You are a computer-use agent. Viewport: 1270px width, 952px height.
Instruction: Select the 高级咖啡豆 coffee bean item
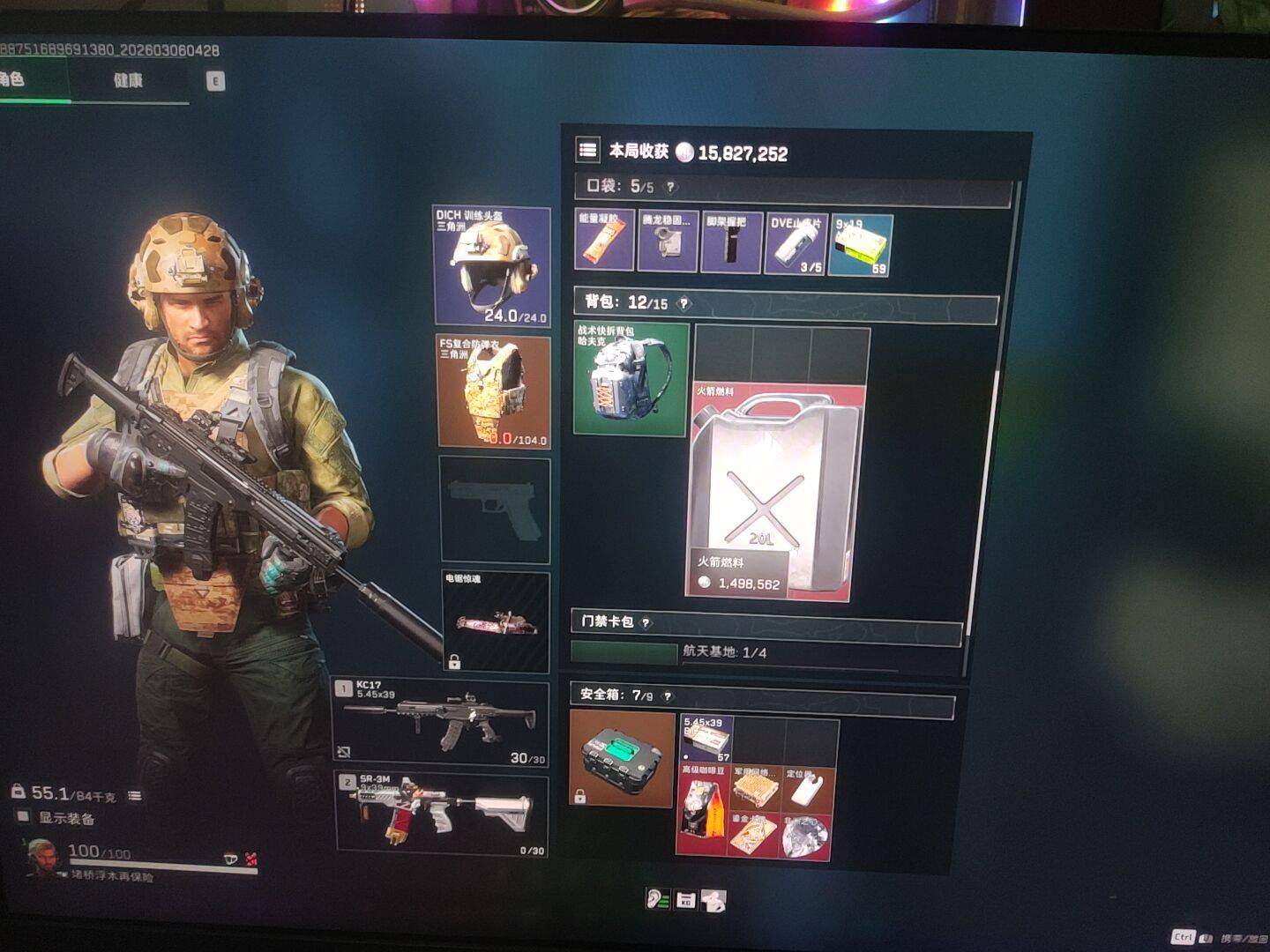701,811
